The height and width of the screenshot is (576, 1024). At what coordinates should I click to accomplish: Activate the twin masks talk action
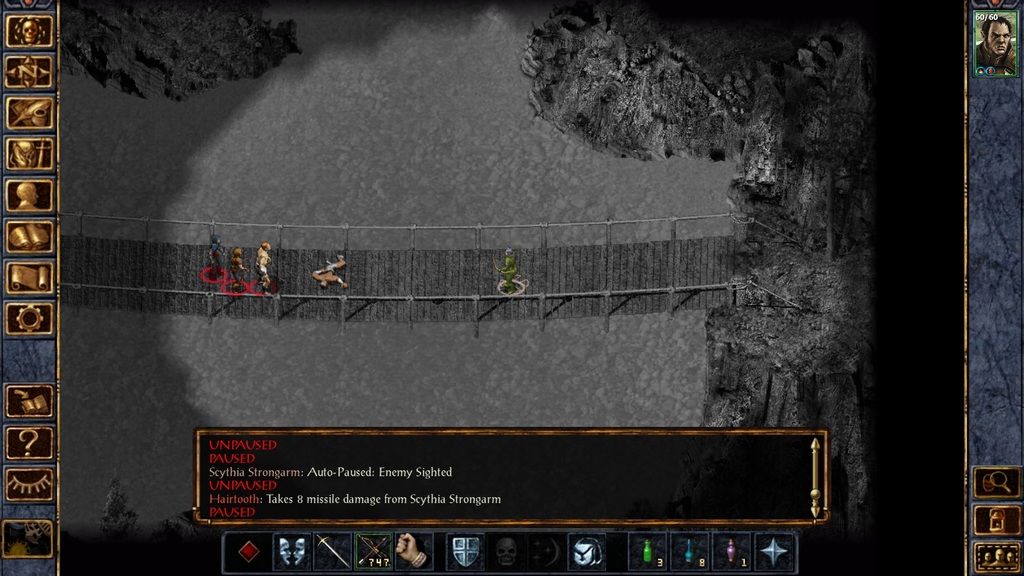(x=291, y=552)
